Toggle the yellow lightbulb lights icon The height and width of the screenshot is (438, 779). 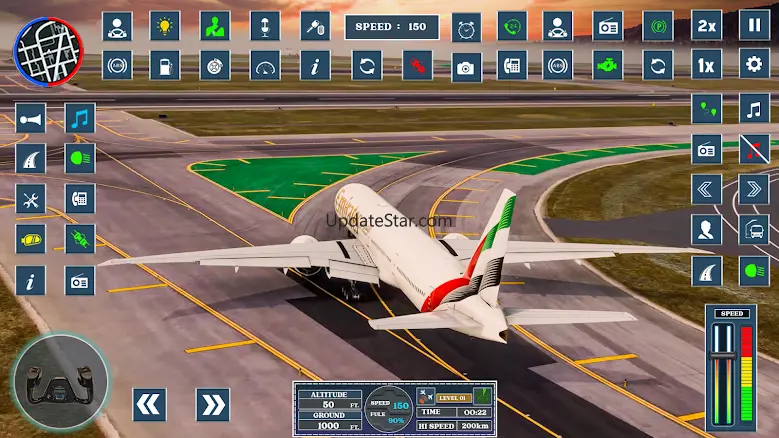click(x=165, y=26)
